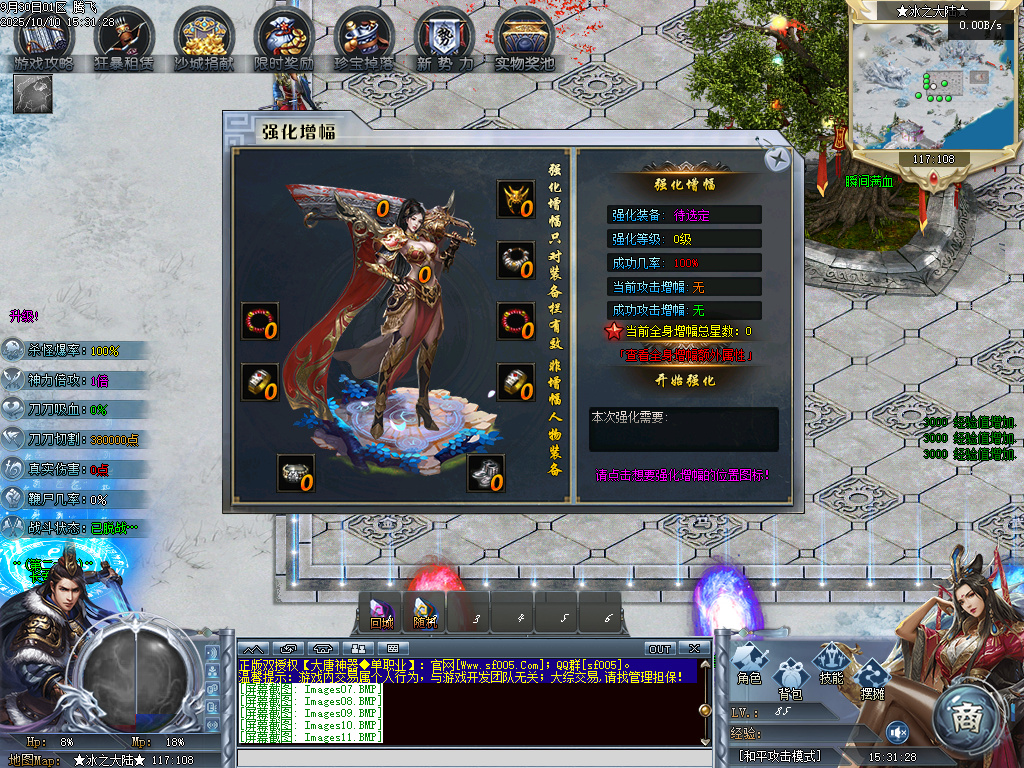
Task: Open the 珍宝掉落 treasure drops menu
Action: pyautogui.click(x=364, y=40)
